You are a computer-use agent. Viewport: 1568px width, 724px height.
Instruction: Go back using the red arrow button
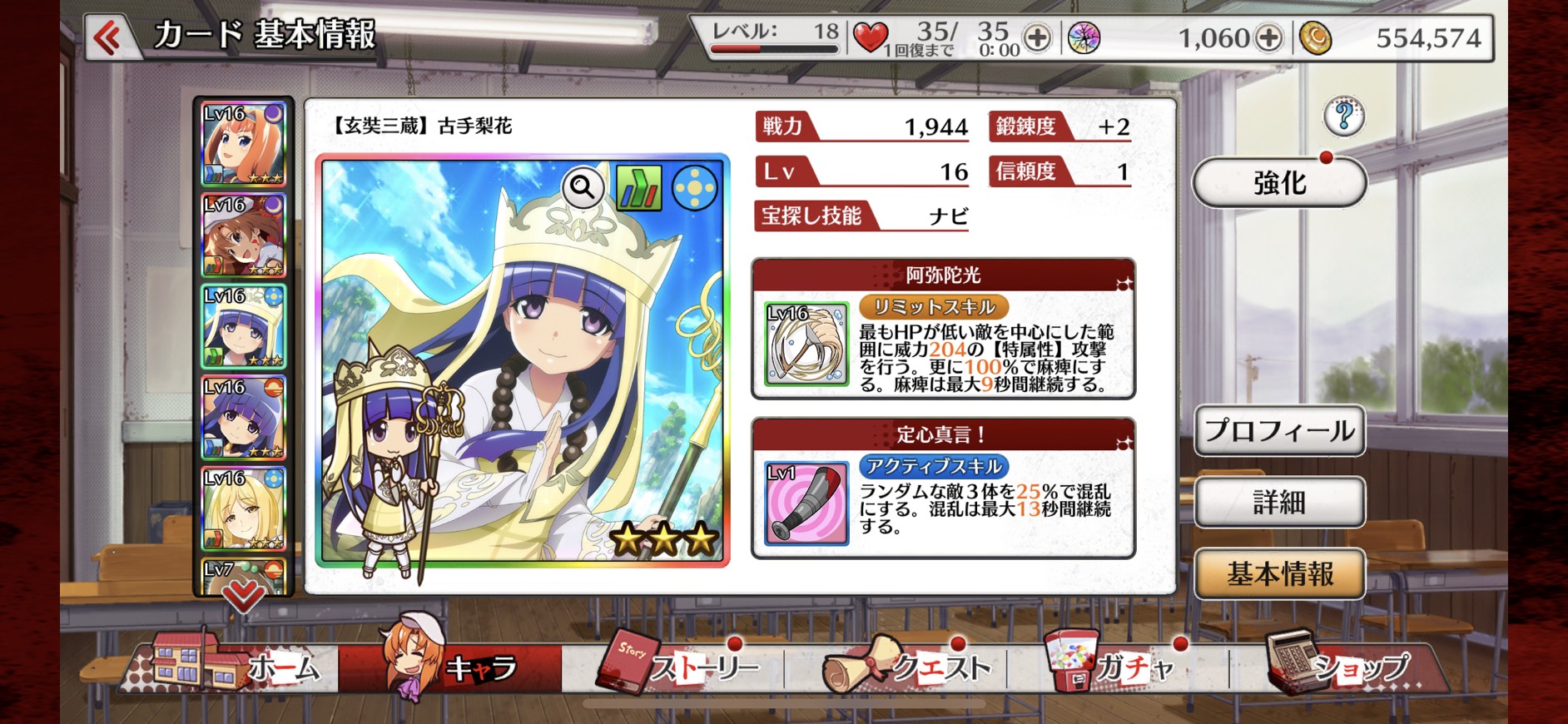pyautogui.click(x=108, y=37)
